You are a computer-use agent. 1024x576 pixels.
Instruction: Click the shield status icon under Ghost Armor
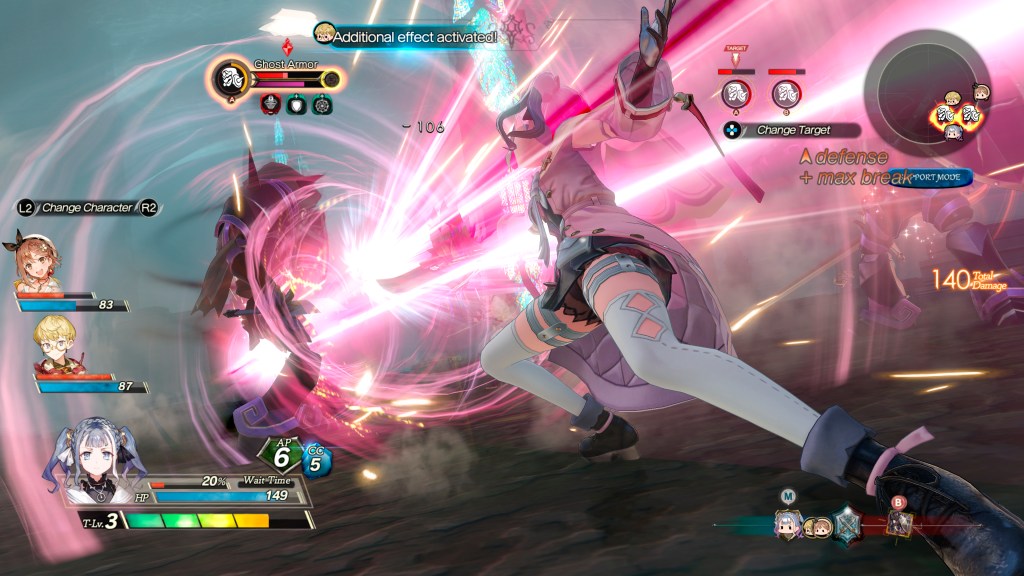(296, 104)
